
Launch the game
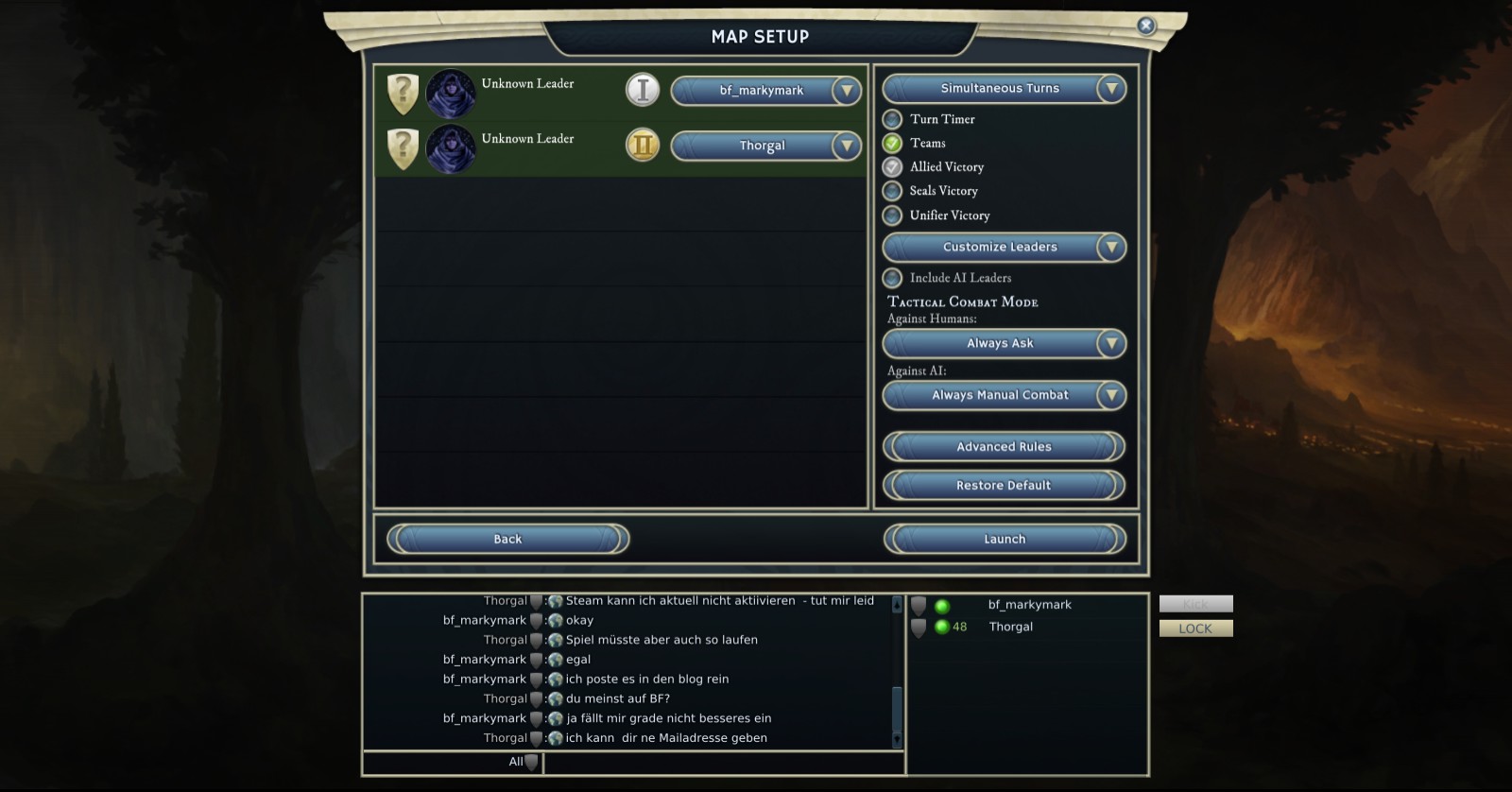[1004, 540]
